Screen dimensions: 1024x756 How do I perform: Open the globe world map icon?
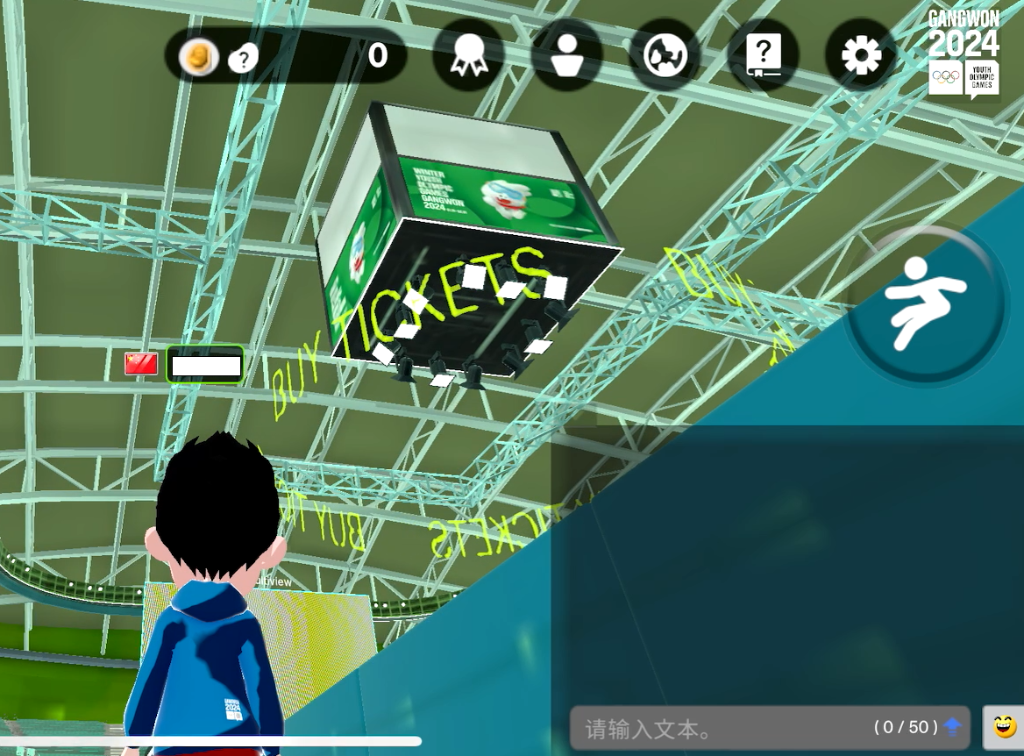tap(664, 55)
